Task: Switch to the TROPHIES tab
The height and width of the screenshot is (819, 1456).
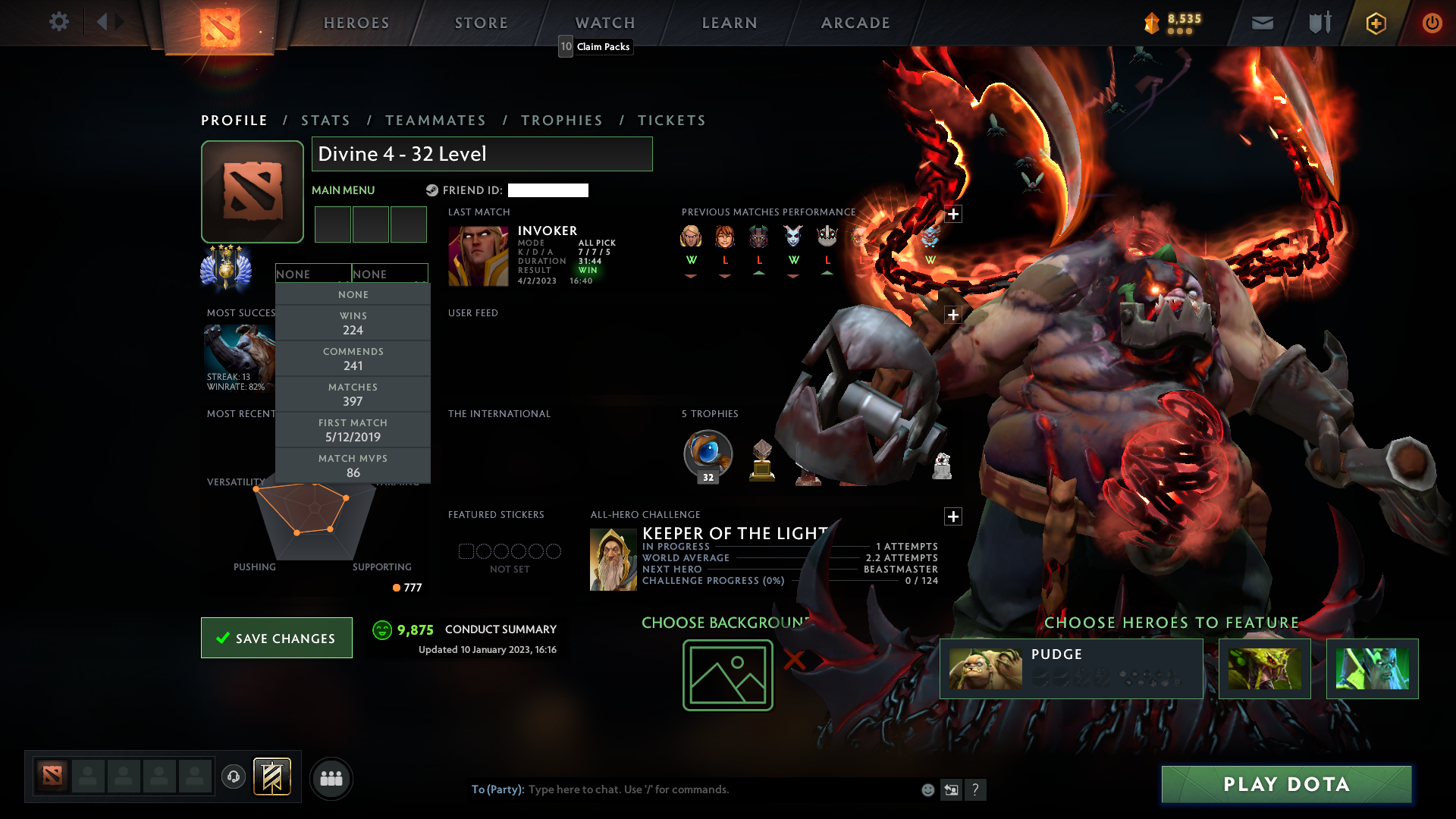Action: [x=561, y=120]
